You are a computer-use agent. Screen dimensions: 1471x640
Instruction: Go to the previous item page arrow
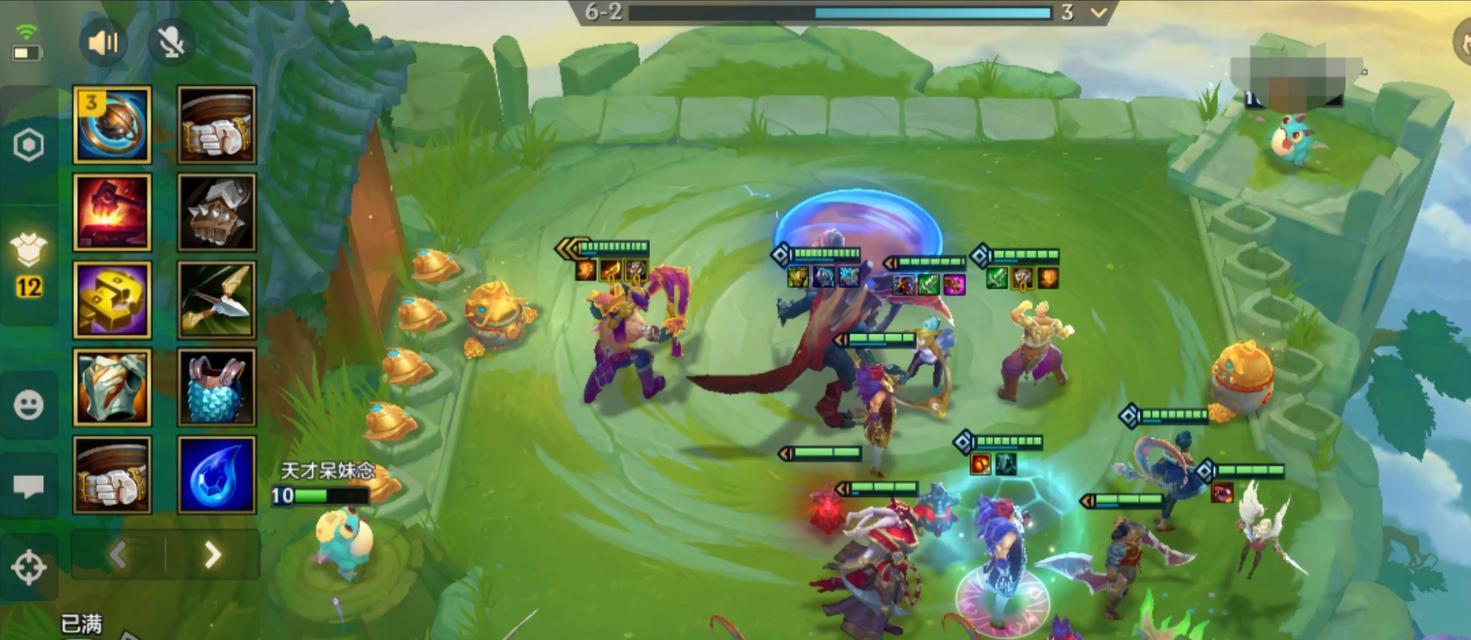pos(118,554)
